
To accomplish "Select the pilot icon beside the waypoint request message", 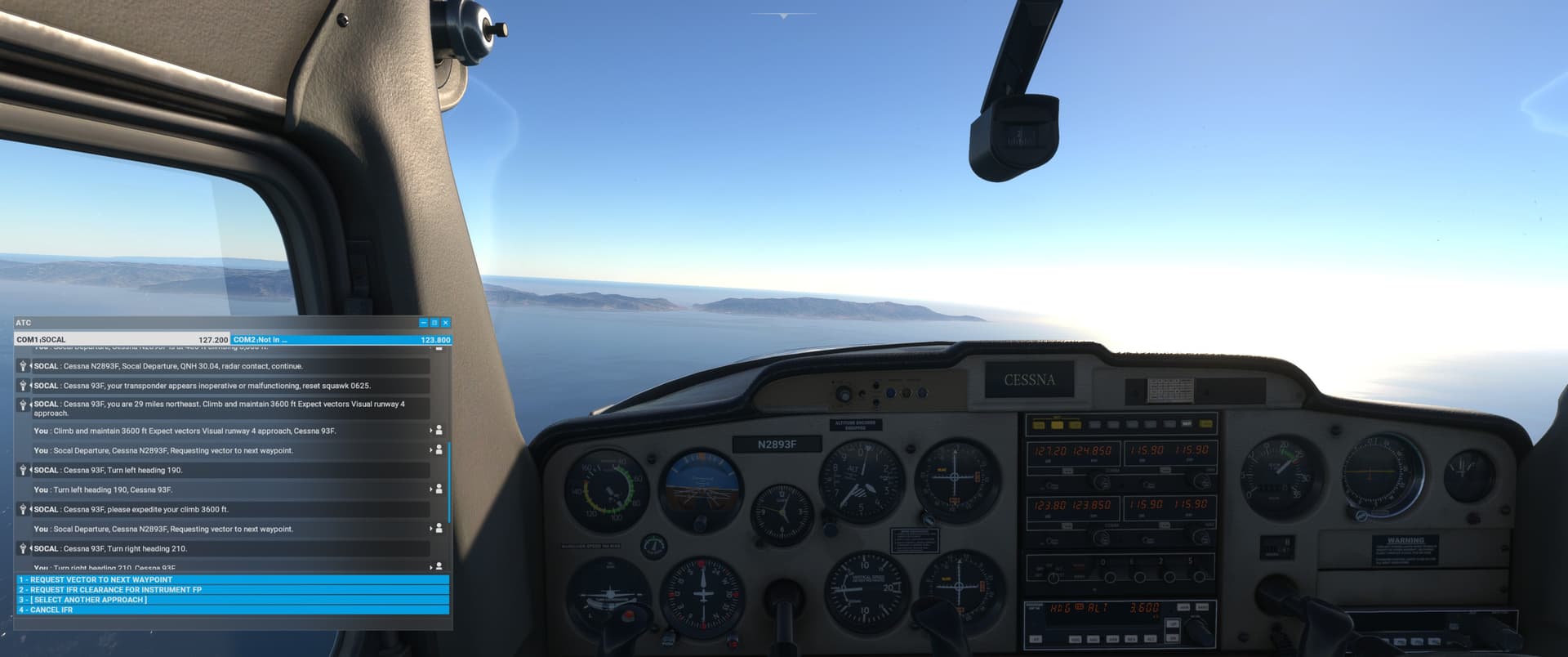I will 439,450.
